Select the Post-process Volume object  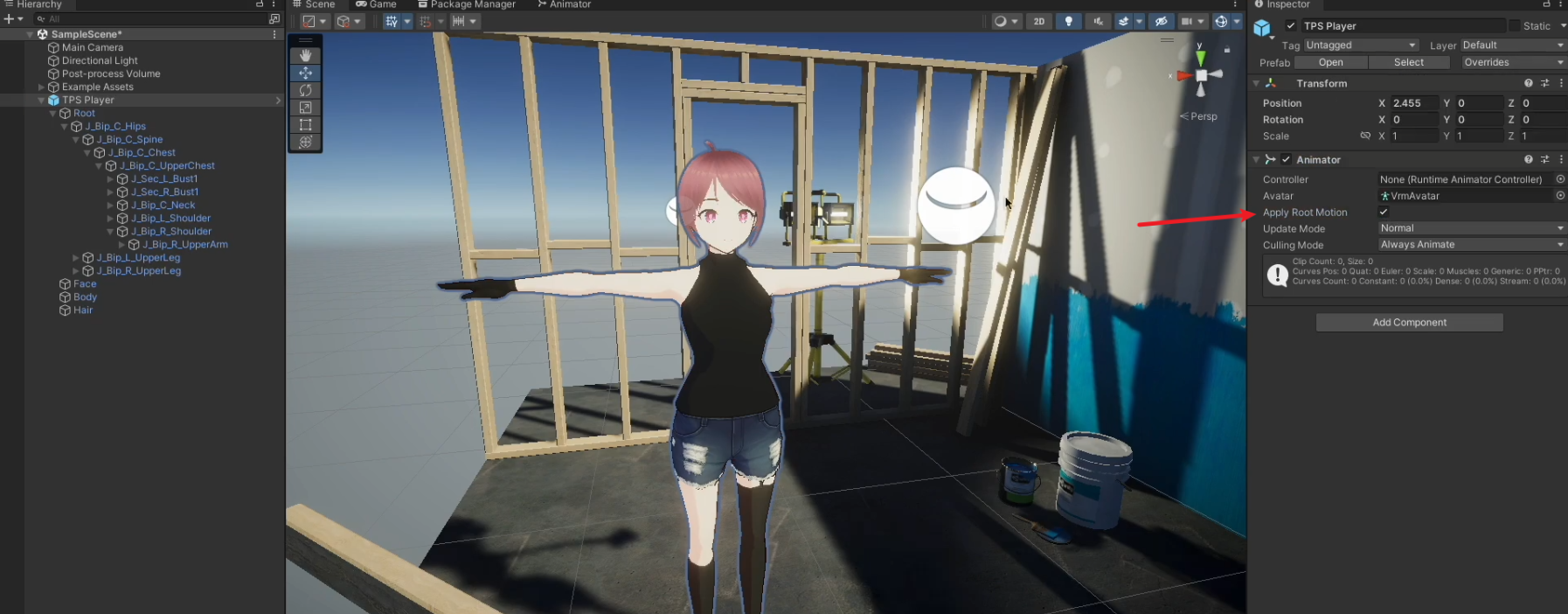pos(111,73)
